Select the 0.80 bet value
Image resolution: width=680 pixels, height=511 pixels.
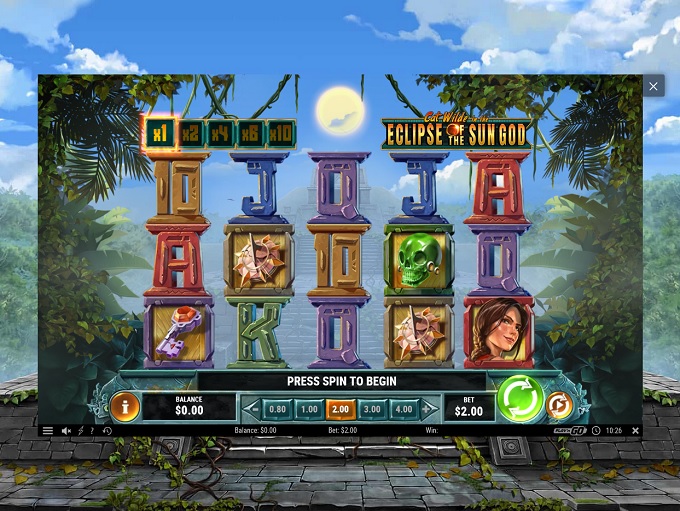[278, 409]
